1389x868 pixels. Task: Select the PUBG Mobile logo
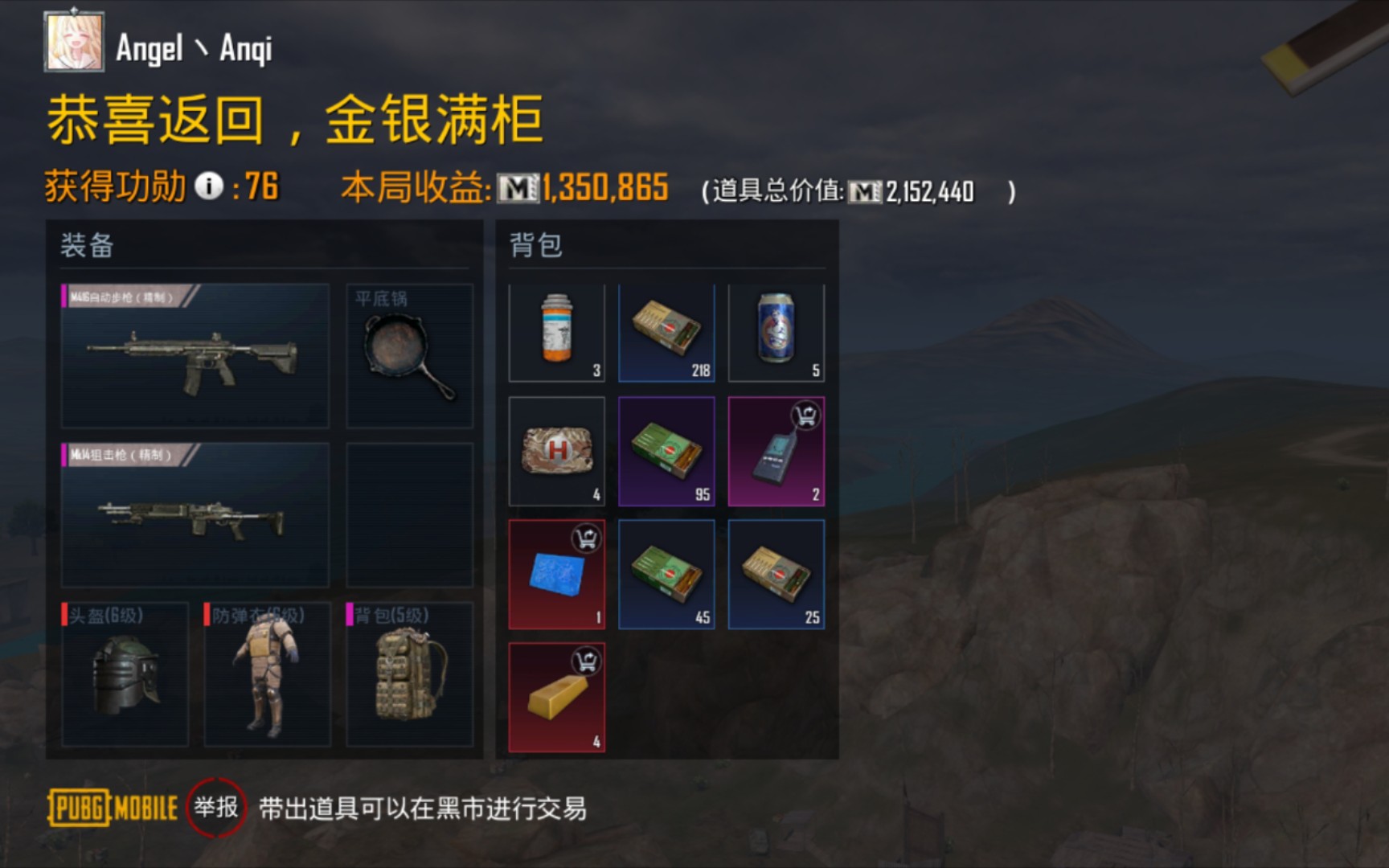click(113, 809)
